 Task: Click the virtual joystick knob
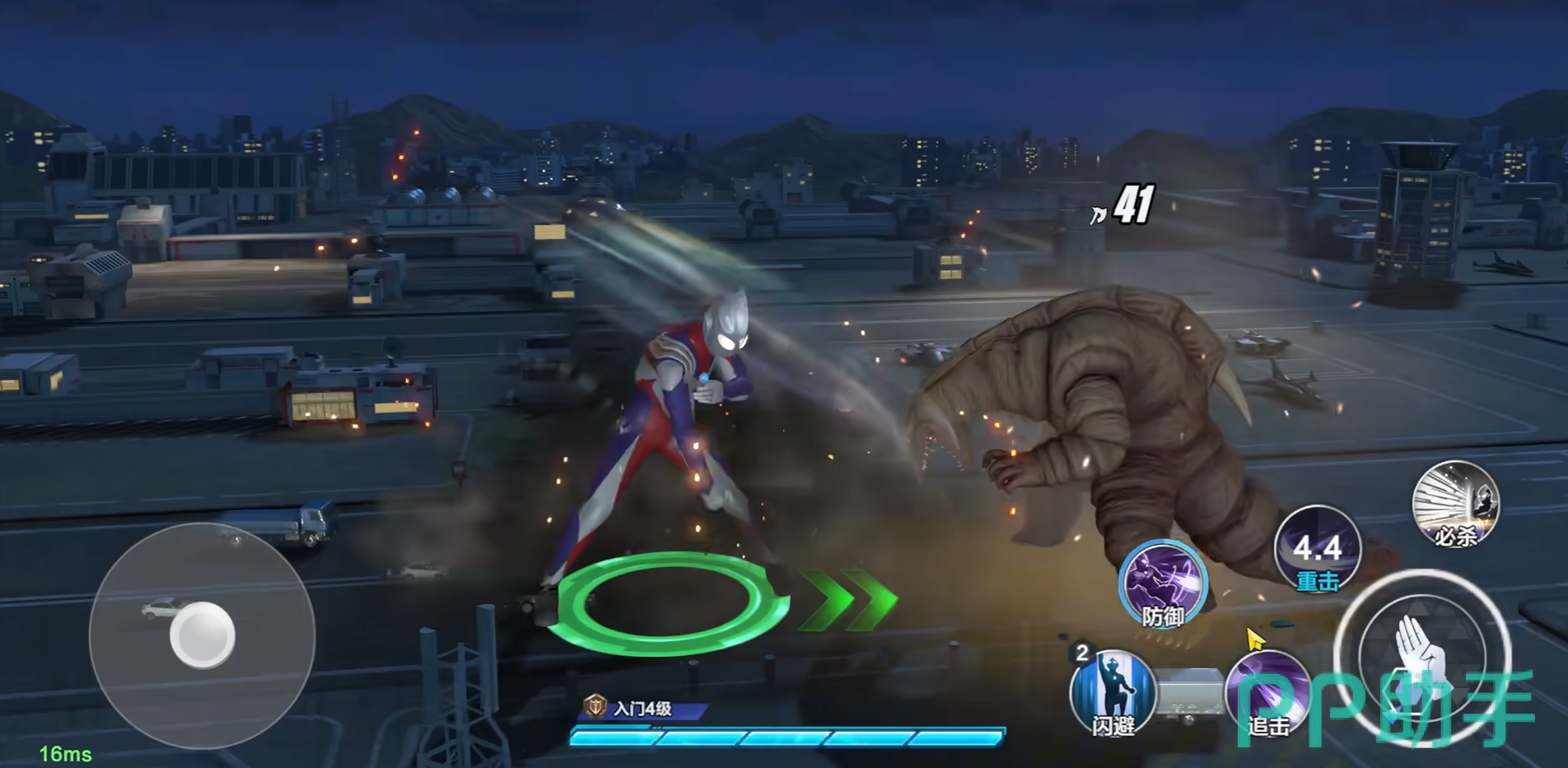coord(203,635)
